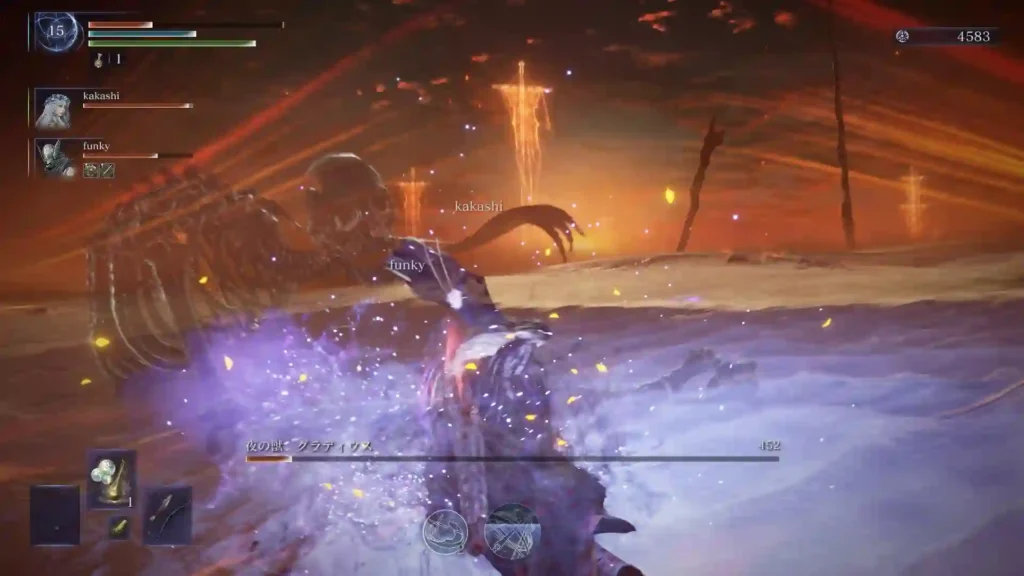Image resolution: width=1024 pixels, height=576 pixels.
Task: Select the empty left-hand equipment slot
Action: [55, 514]
